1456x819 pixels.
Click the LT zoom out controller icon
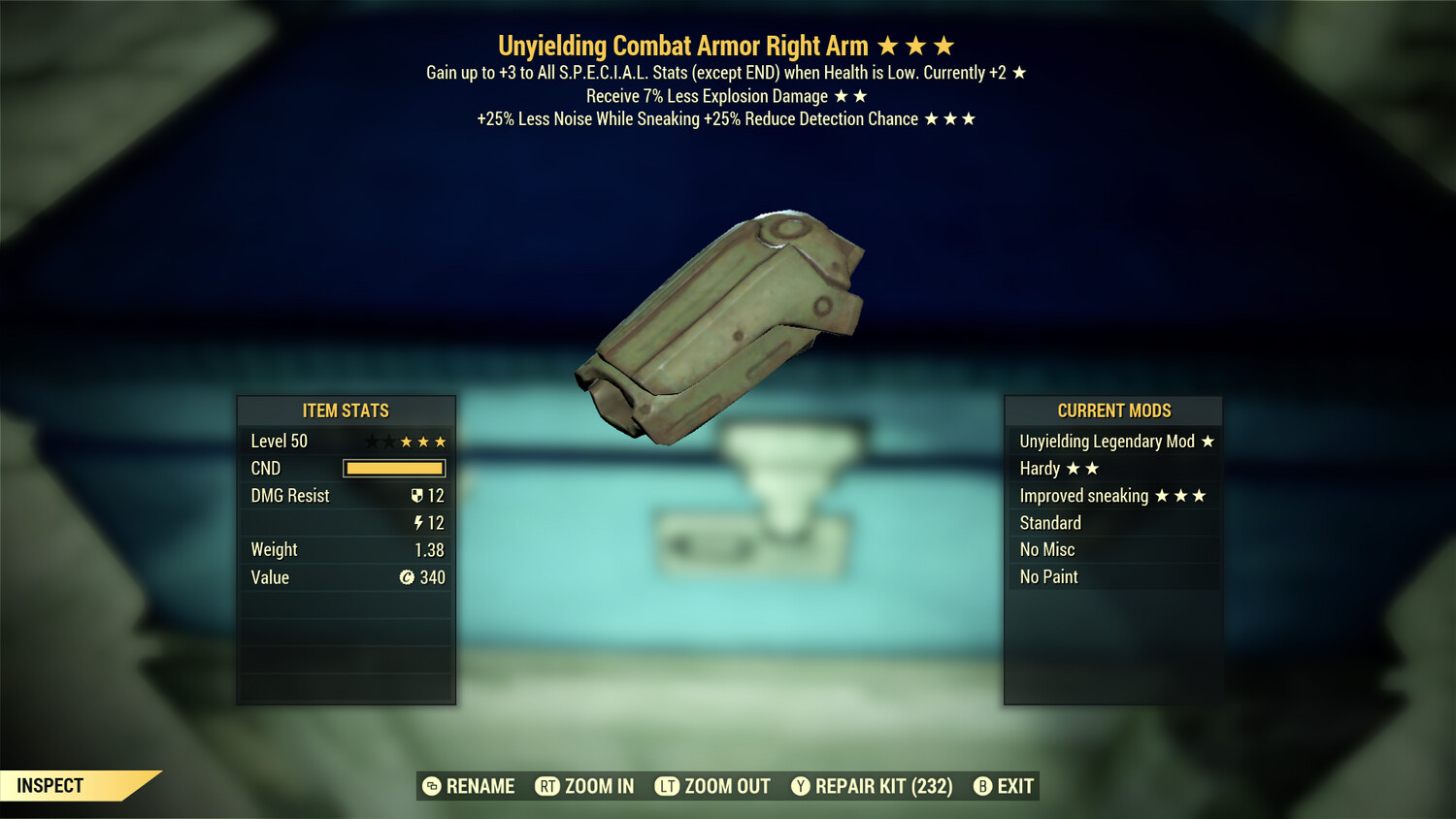[x=668, y=786]
